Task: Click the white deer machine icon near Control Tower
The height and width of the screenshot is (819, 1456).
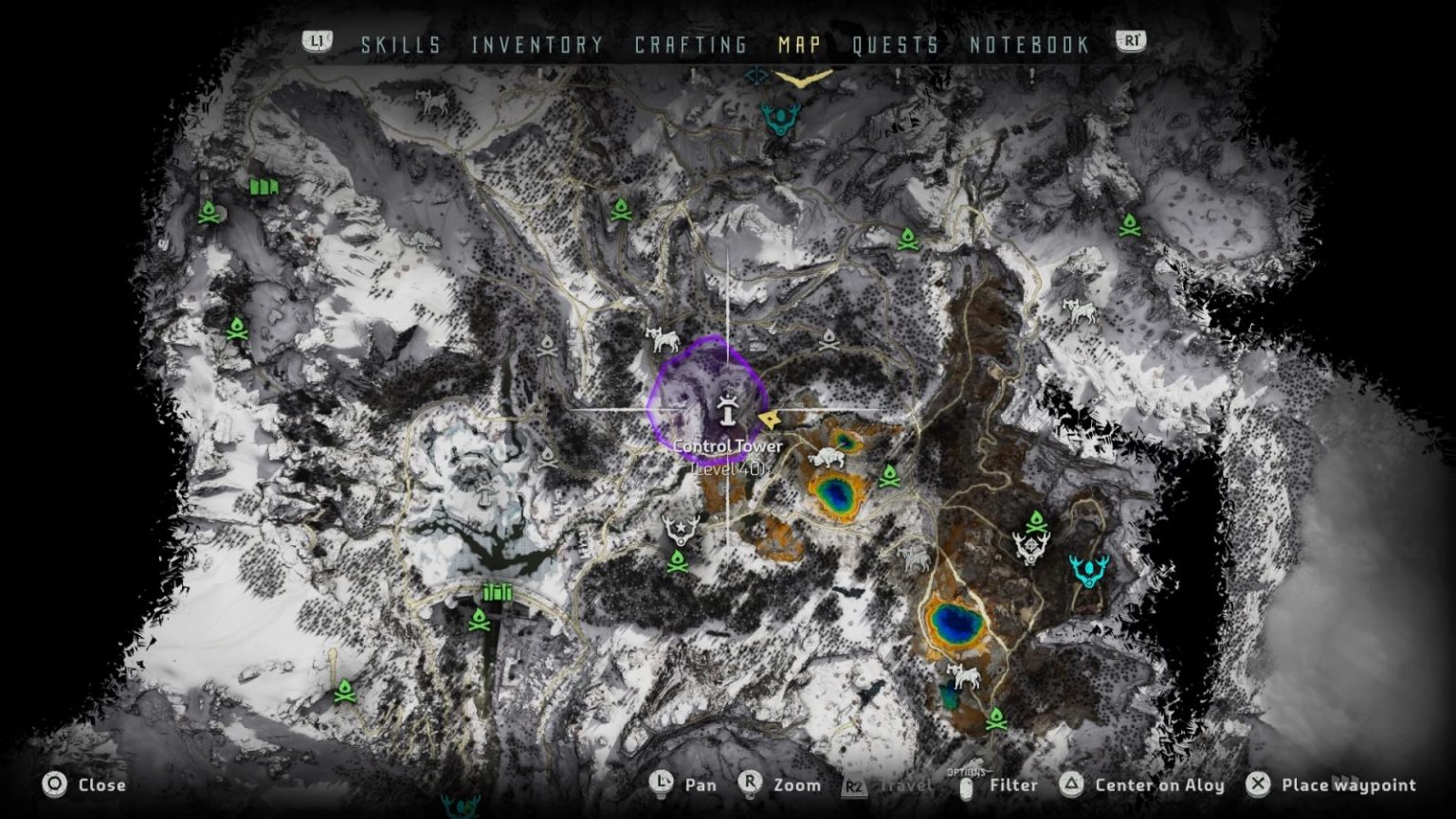Action: click(664, 338)
